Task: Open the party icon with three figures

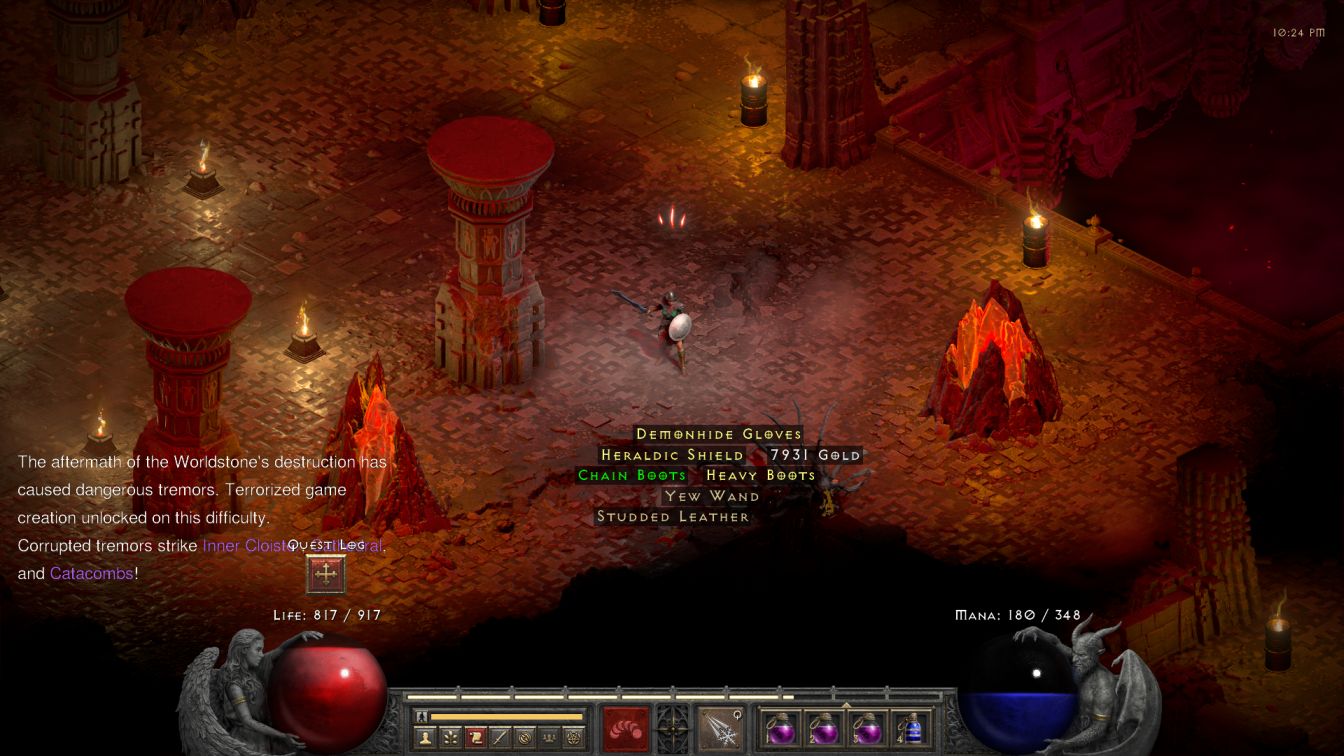Action: coord(549,738)
